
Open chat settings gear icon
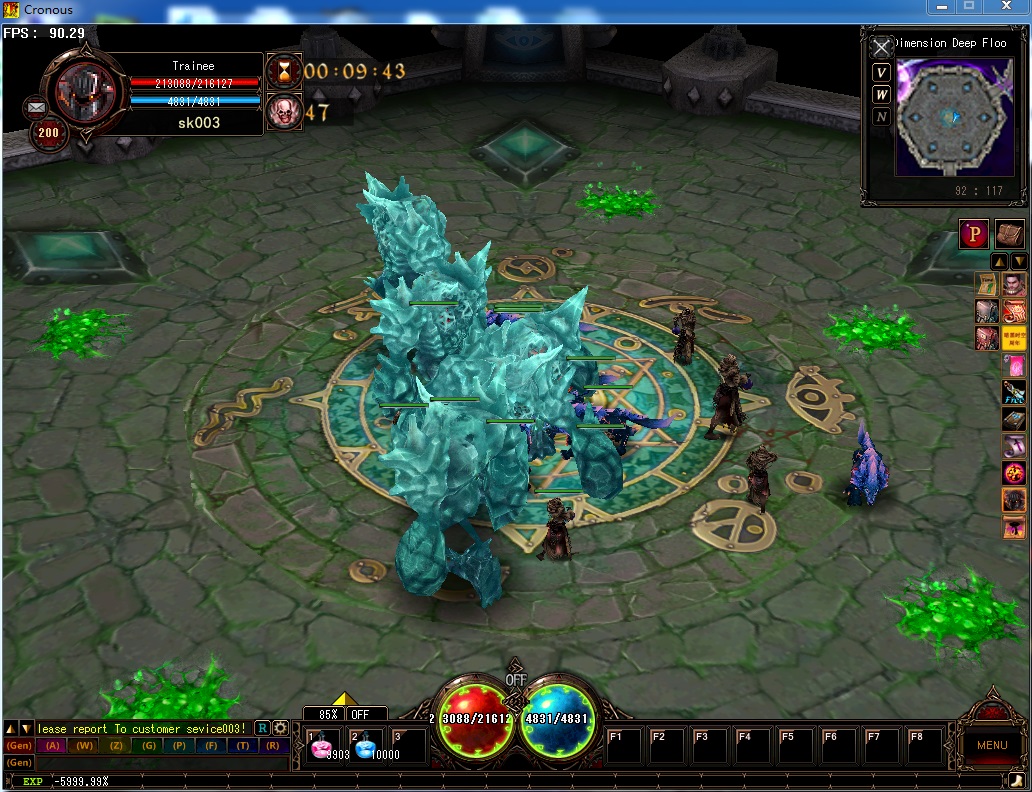pyautogui.click(x=281, y=728)
